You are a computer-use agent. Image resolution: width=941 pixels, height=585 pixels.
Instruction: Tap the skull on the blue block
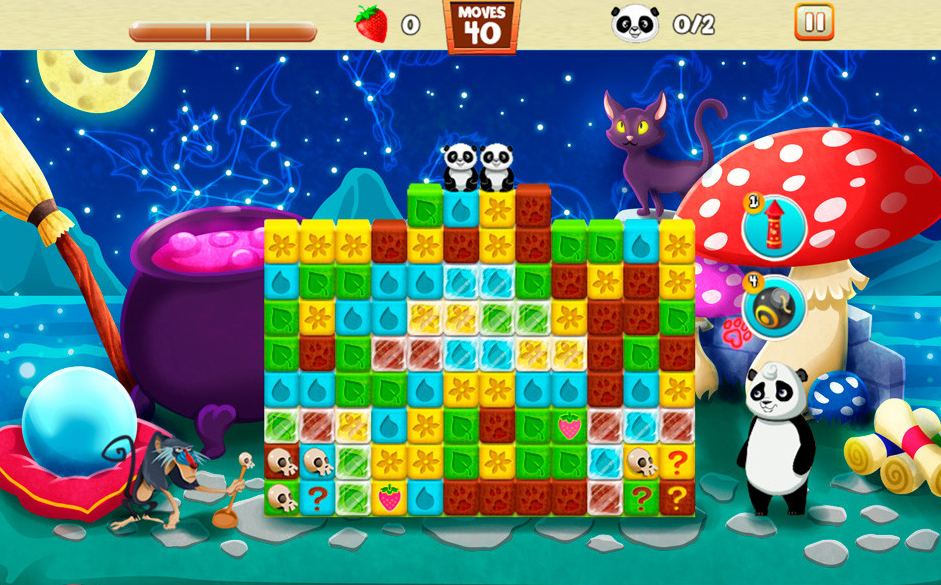pos(317,462)
